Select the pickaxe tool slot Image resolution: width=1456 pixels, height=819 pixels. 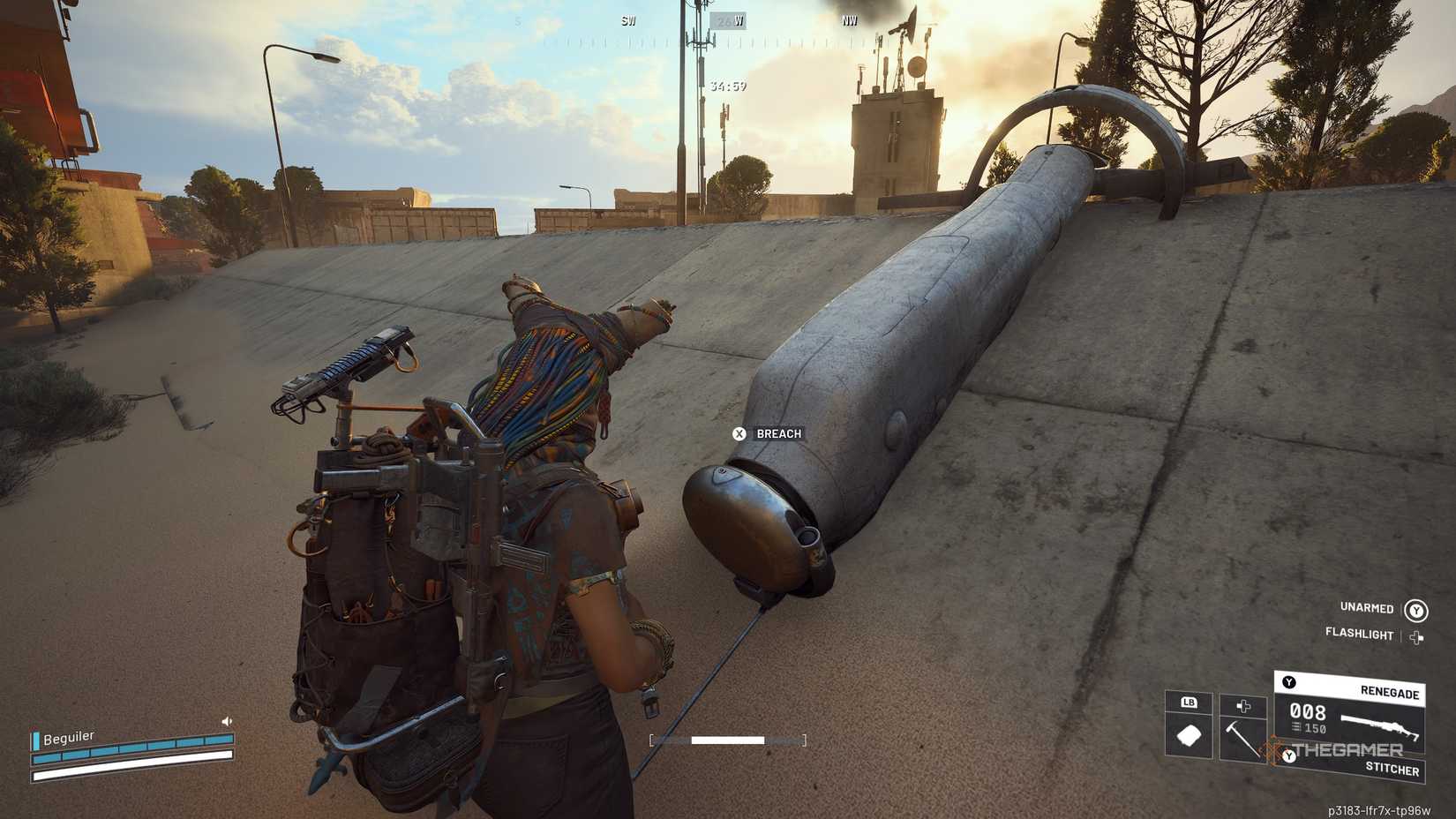1242,736
